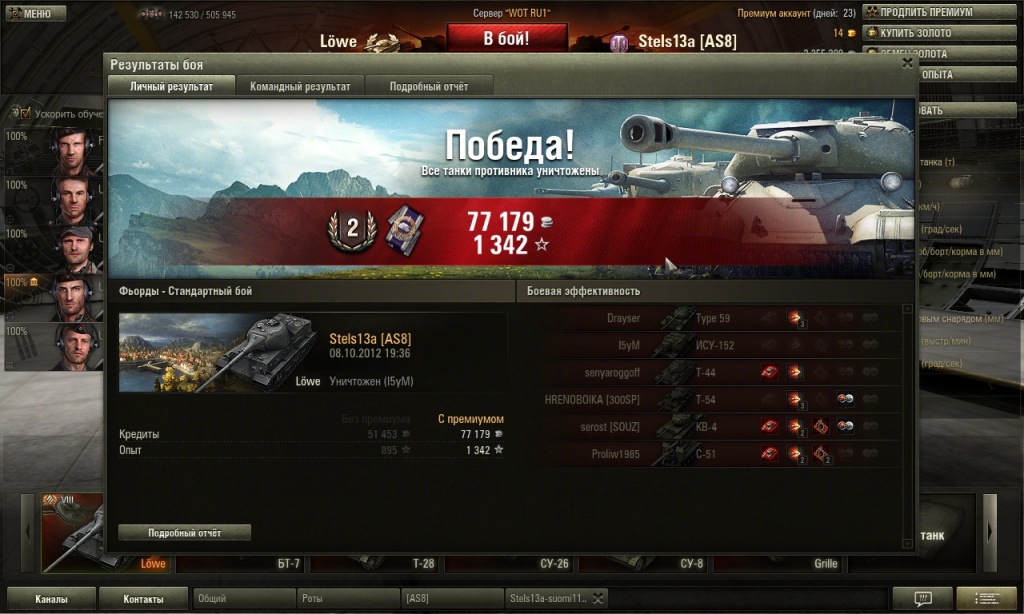The width and height of the screenshot is (1024, 614).
Task: Select the Личный результат tab
Action: (x=172, y=87)
